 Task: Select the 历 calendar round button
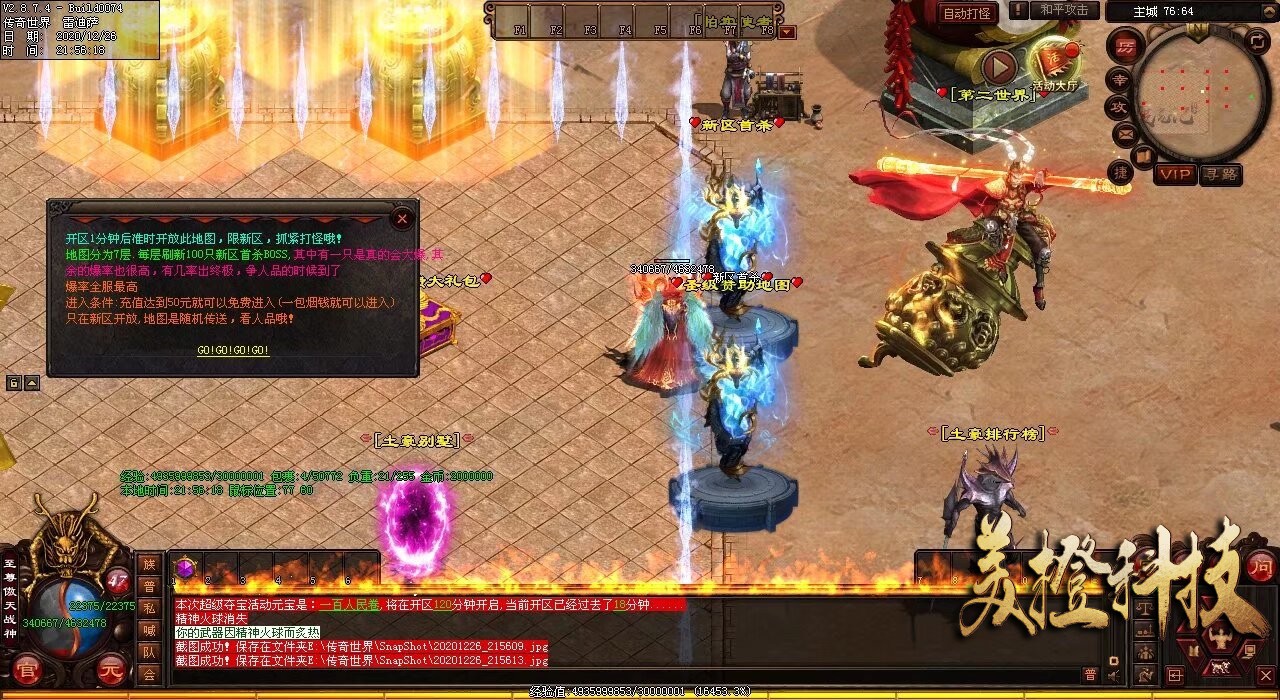1125,46
